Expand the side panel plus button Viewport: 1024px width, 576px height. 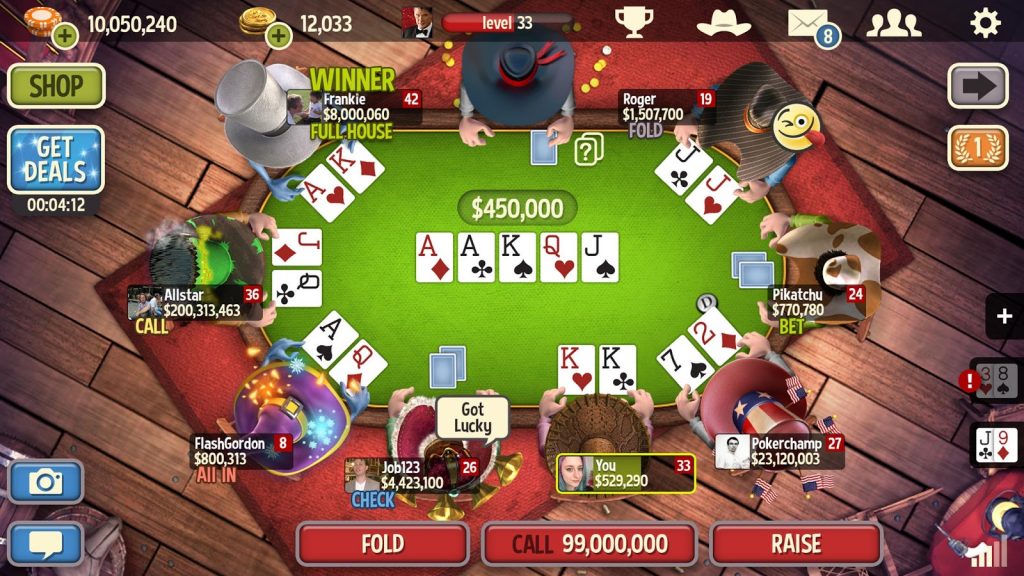point(1004,317)
